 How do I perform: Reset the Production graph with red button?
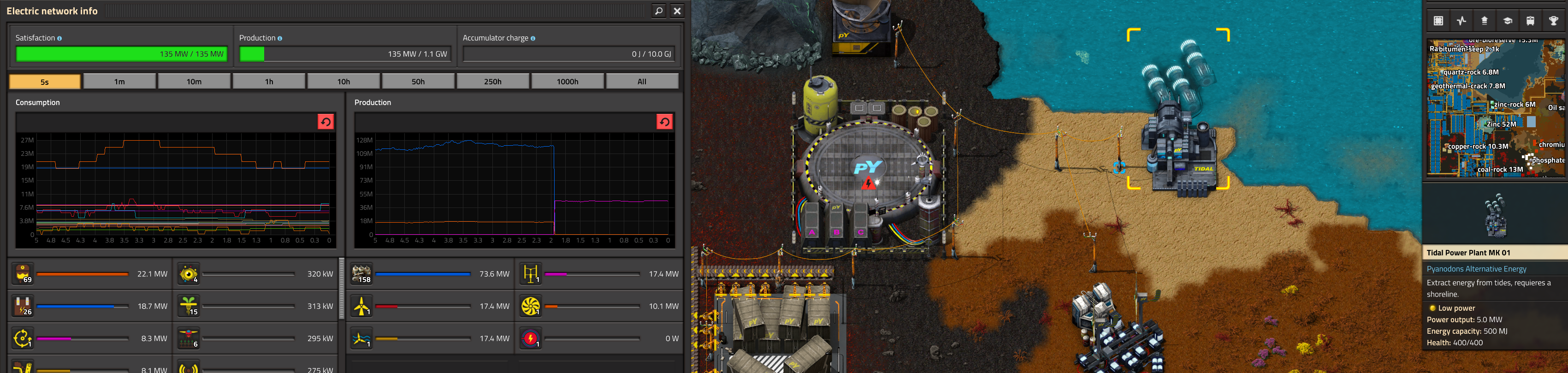[x=664, y=122]
